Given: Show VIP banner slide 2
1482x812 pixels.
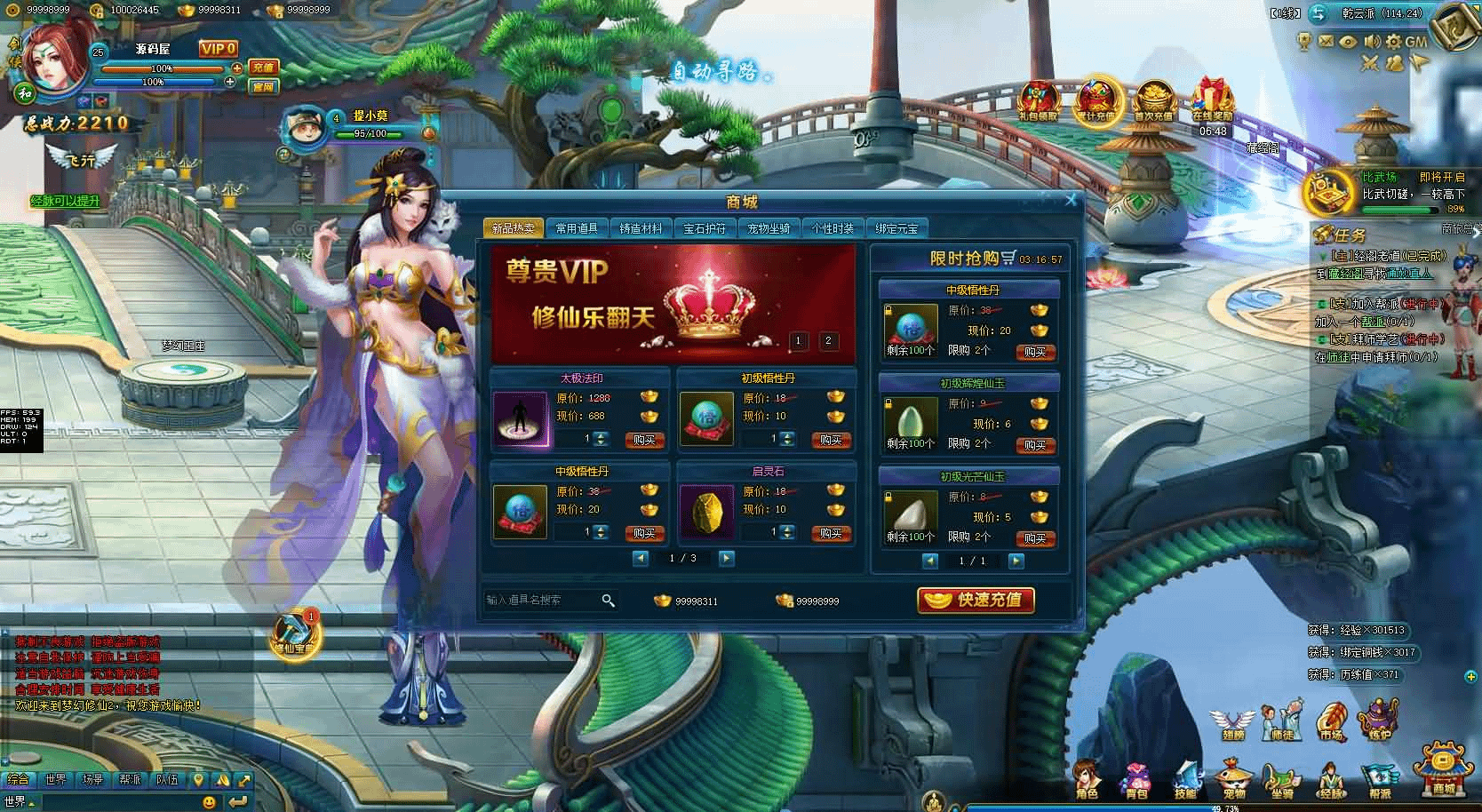Looking at the screenshot, I should (828, 340).
